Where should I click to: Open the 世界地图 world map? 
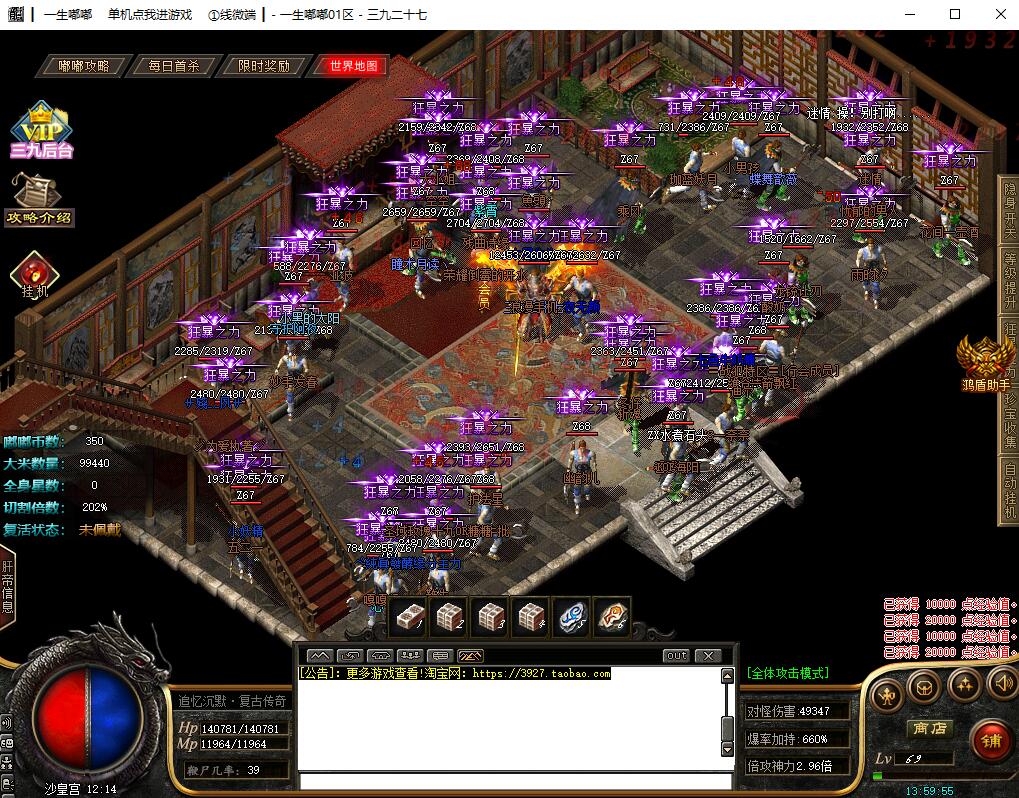pos(354,66)
